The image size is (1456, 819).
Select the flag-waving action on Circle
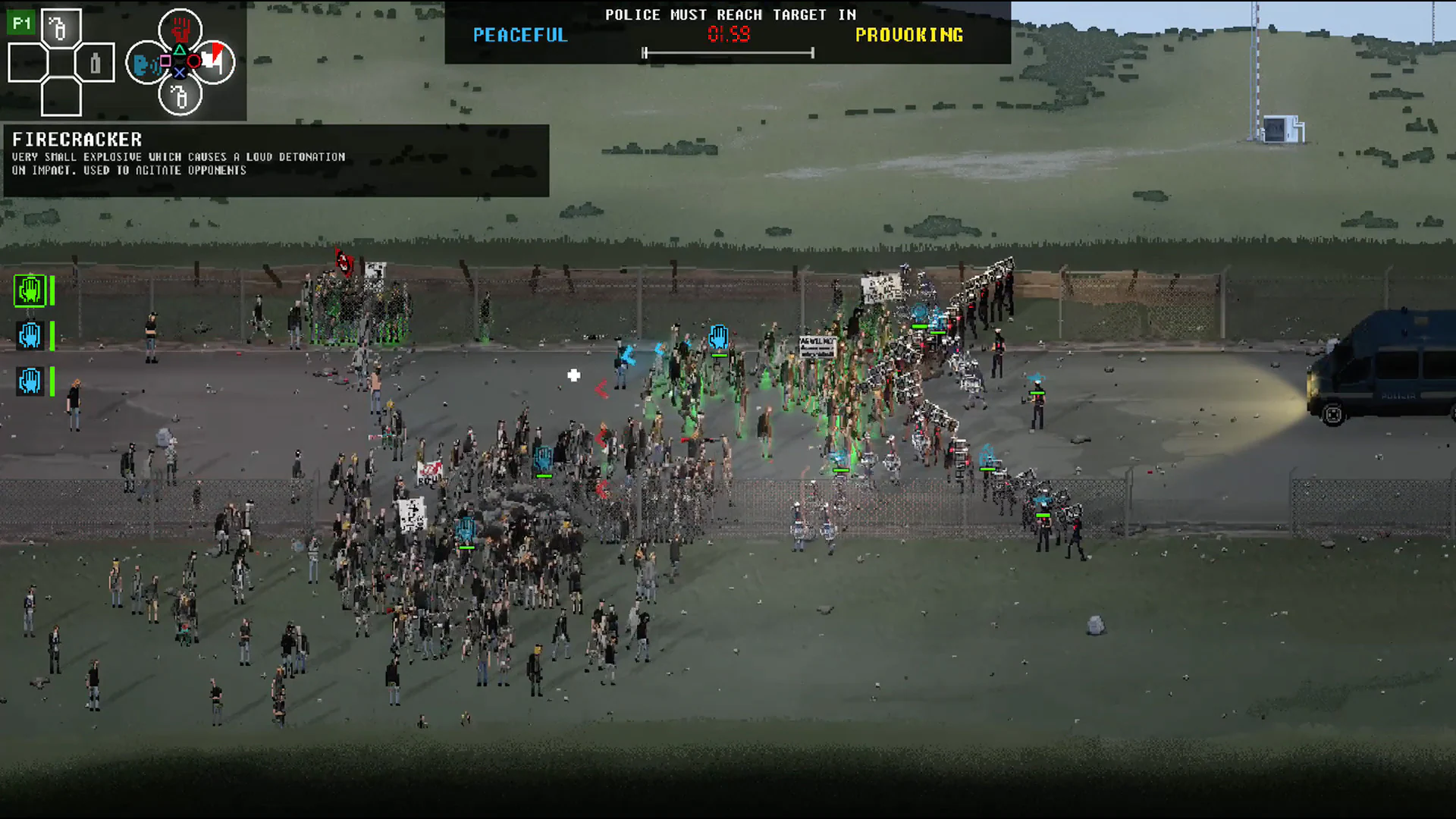[x=216, y=61]
